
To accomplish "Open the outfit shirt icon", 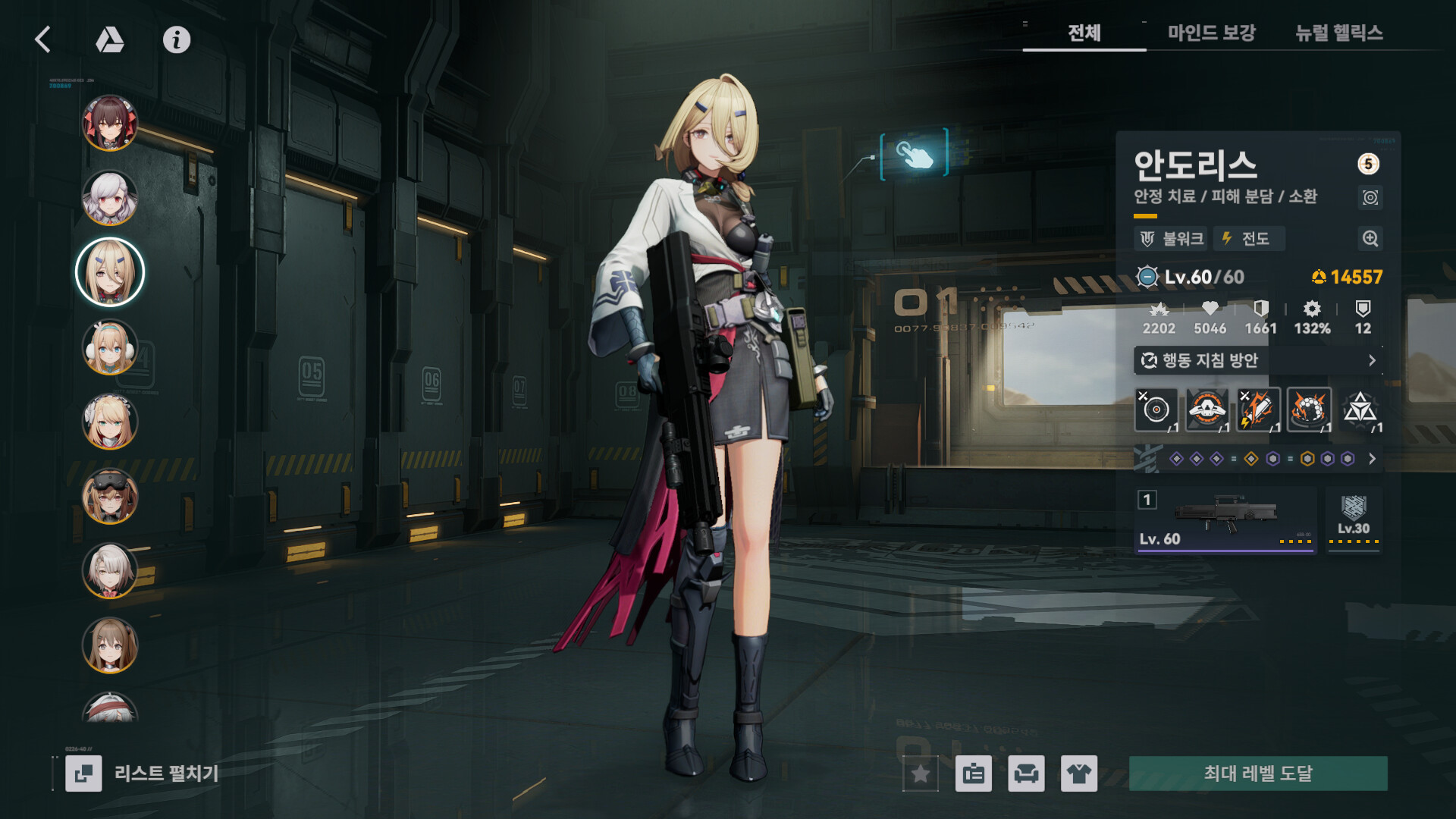I will (x=1078, y=773).
